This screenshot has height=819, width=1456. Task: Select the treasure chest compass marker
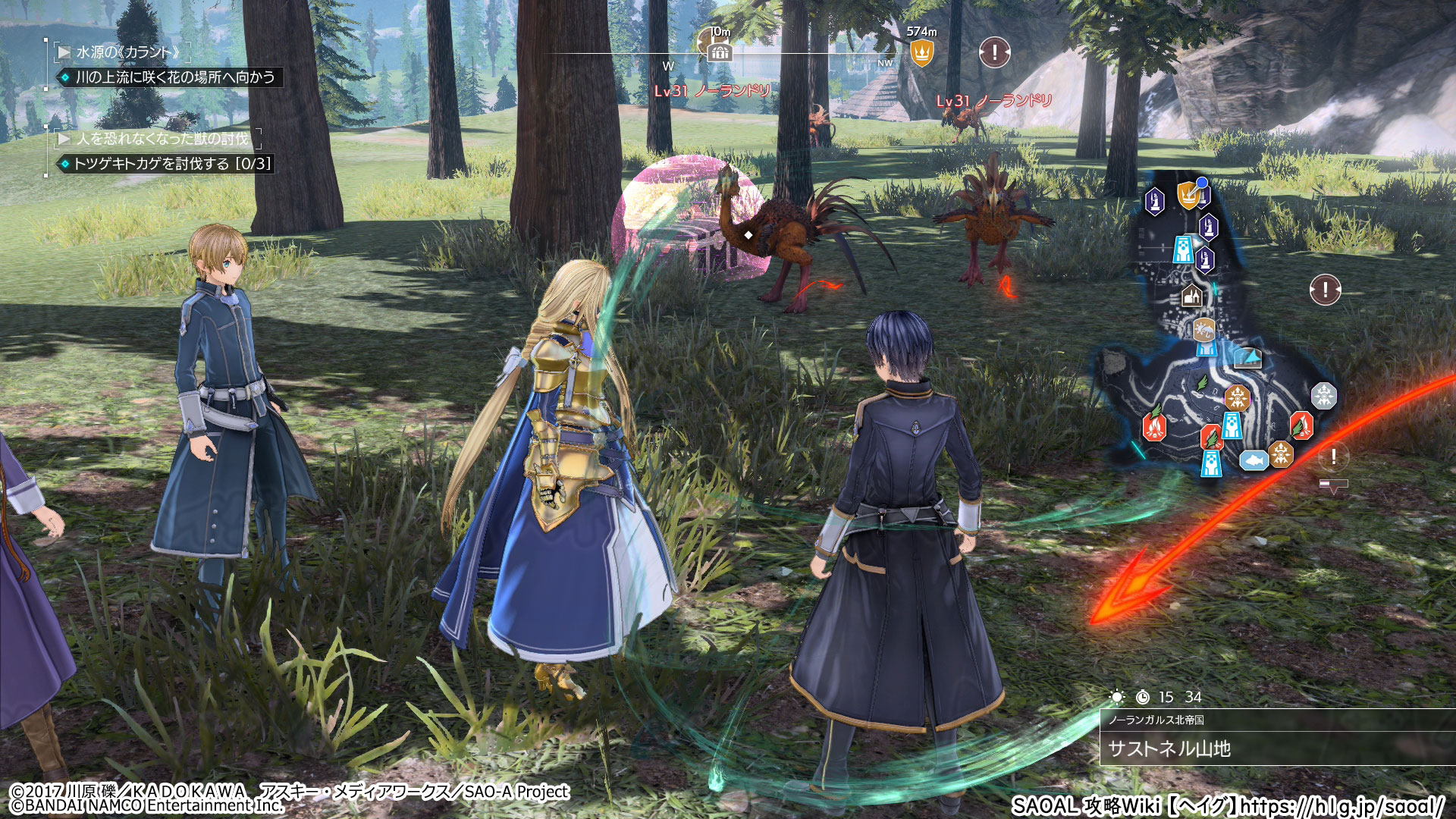click(719, 52)
